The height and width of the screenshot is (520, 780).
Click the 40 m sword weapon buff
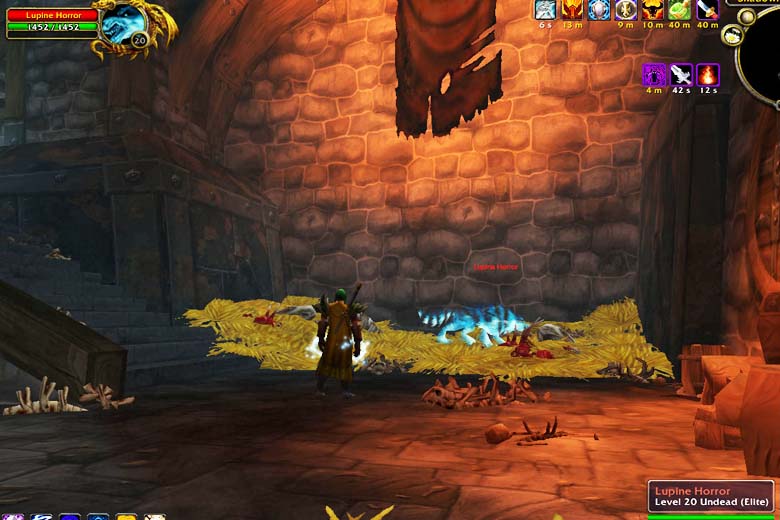(707, 10)
